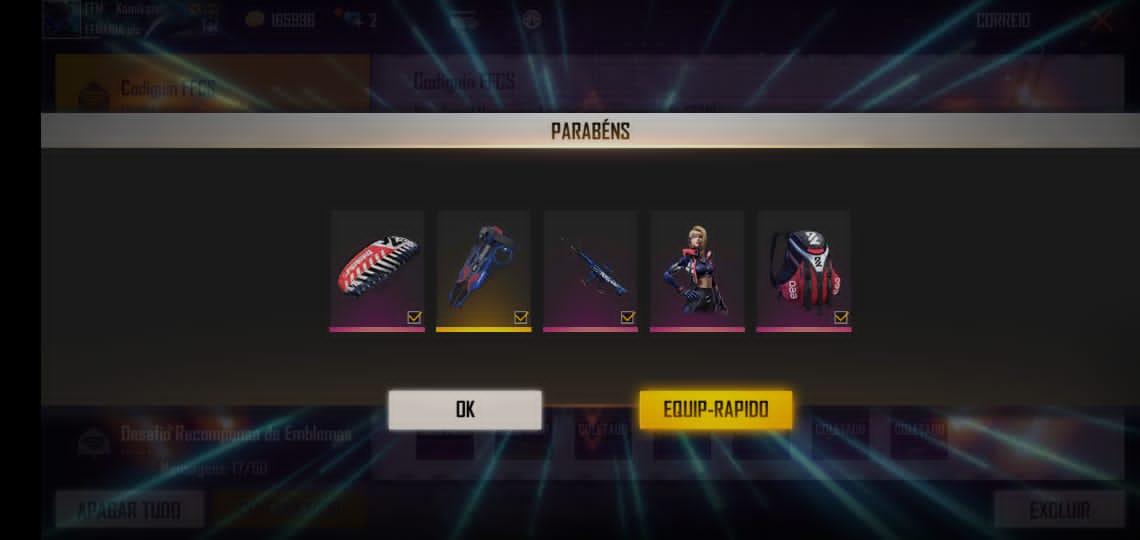Screen dimensions: 1140x540
Task: Select the red striped parachute reward
Action: point(377,267)
